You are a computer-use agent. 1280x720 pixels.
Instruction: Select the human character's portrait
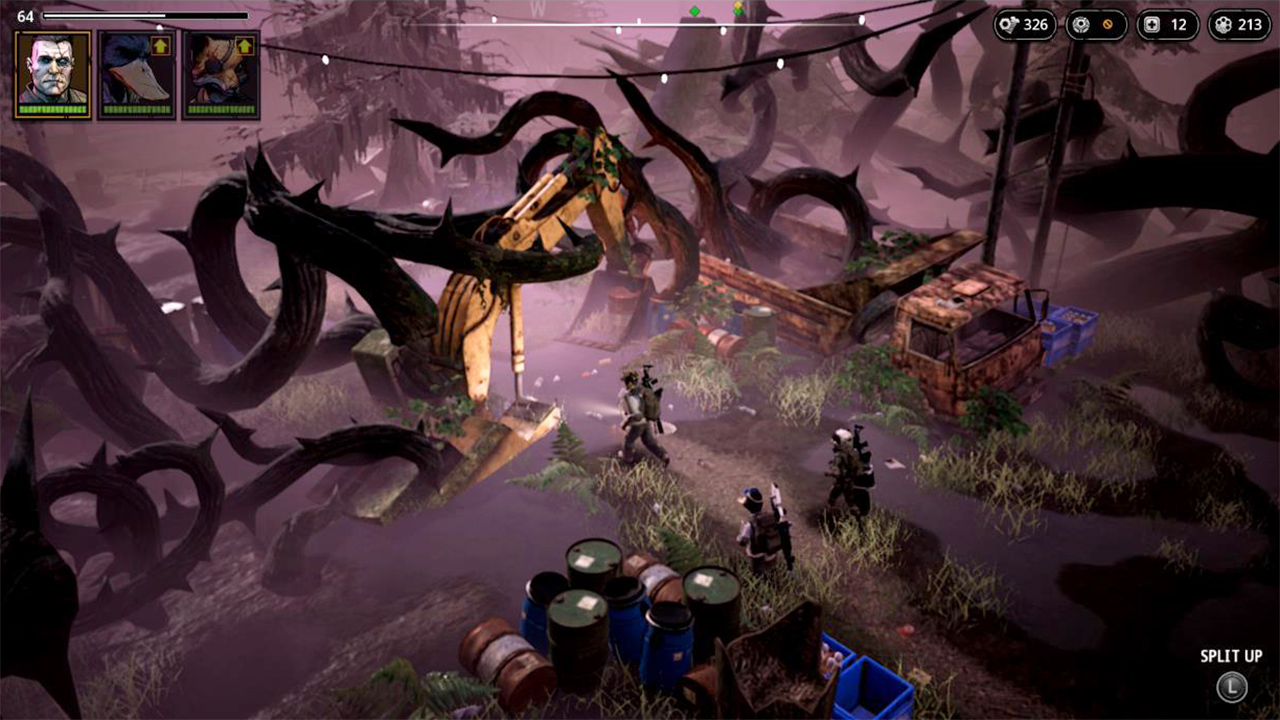(52, 72)
